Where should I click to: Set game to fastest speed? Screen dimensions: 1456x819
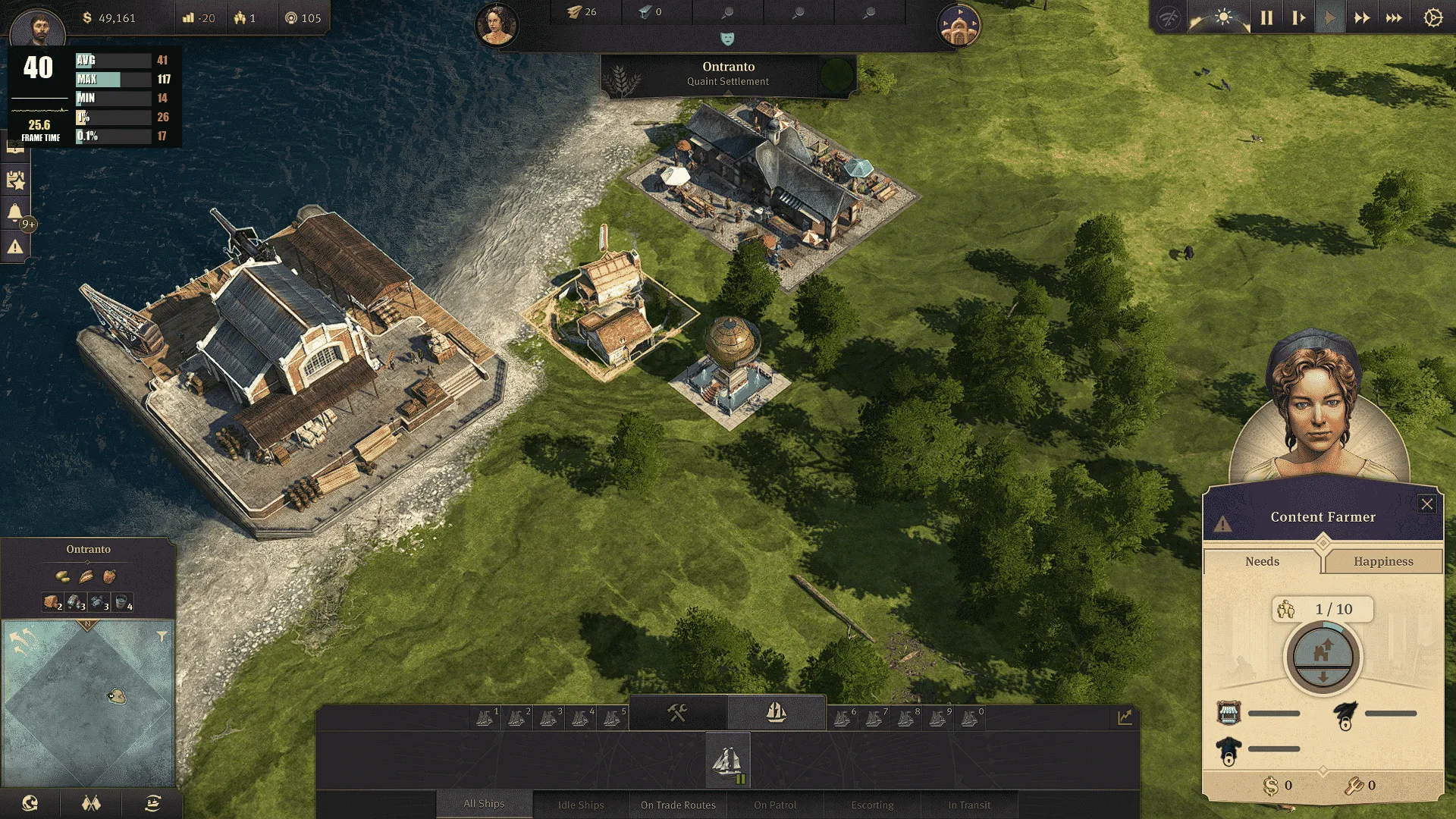tap(1394, 18)
